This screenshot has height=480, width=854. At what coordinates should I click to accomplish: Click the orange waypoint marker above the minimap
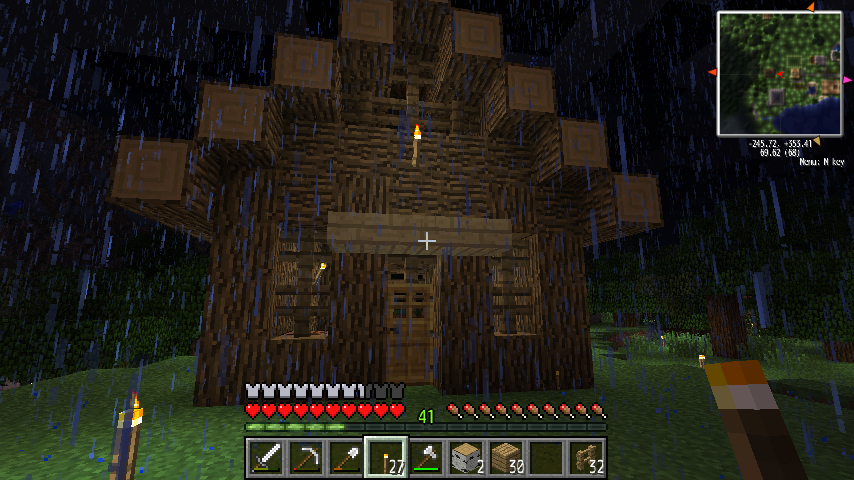coord(810,7)
